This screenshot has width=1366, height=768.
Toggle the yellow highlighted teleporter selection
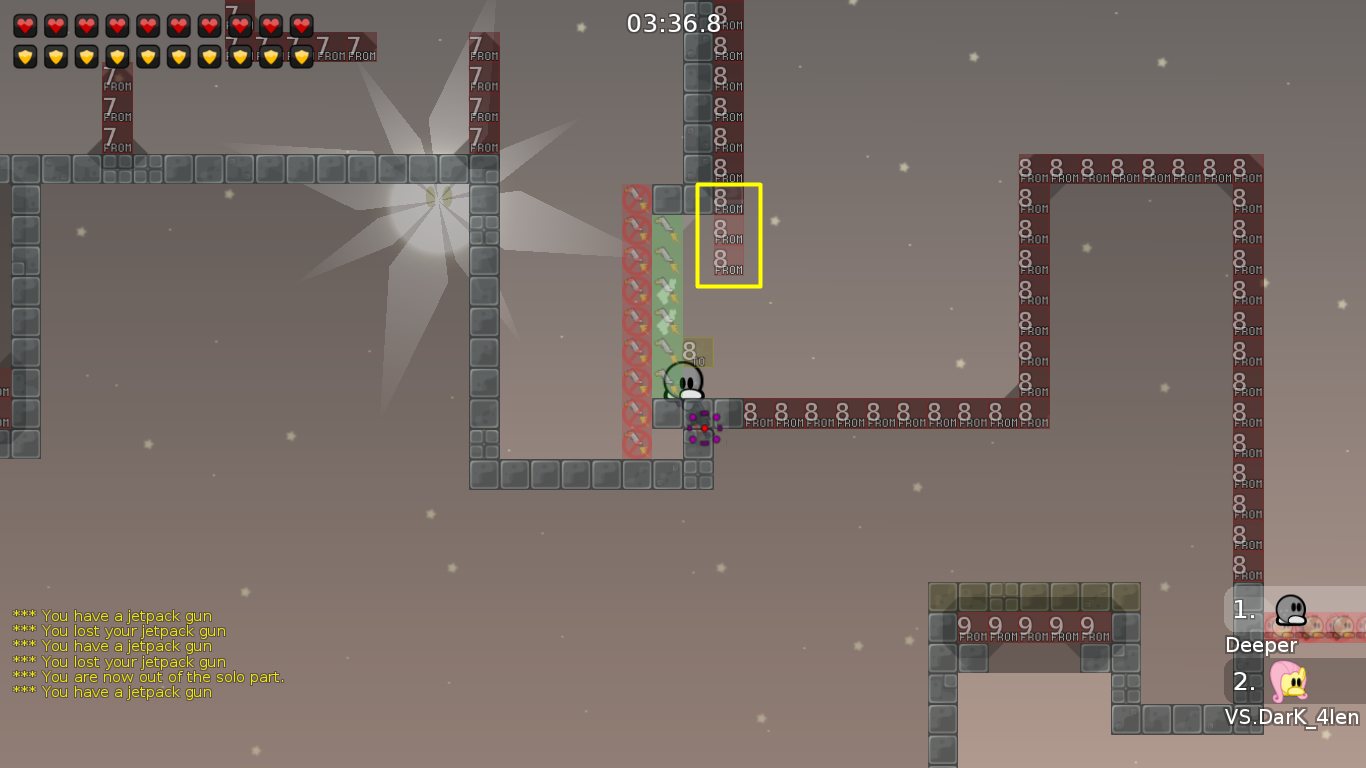coord(728,236)
